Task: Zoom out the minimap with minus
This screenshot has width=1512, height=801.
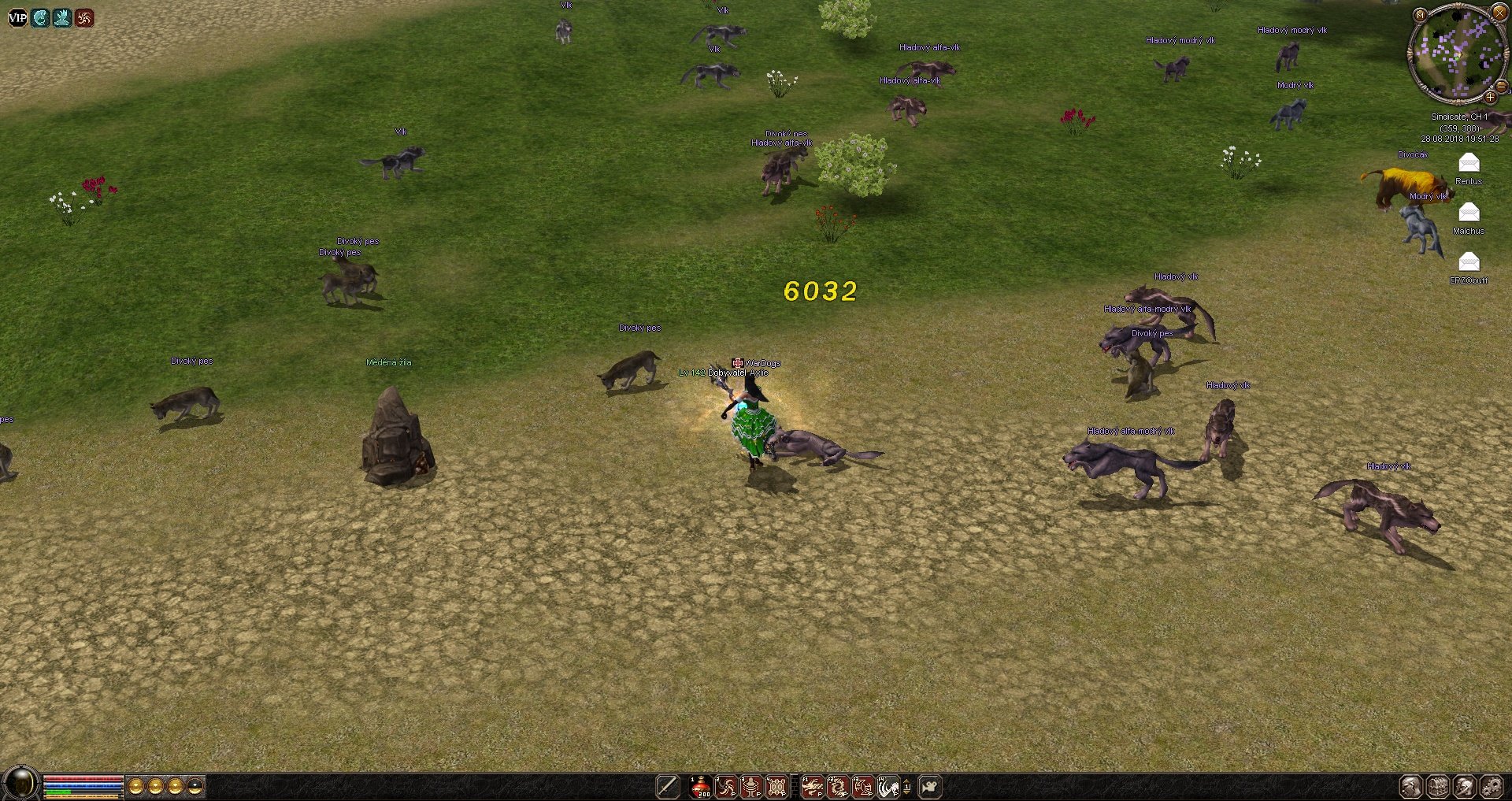Action: click(1502, 86)
